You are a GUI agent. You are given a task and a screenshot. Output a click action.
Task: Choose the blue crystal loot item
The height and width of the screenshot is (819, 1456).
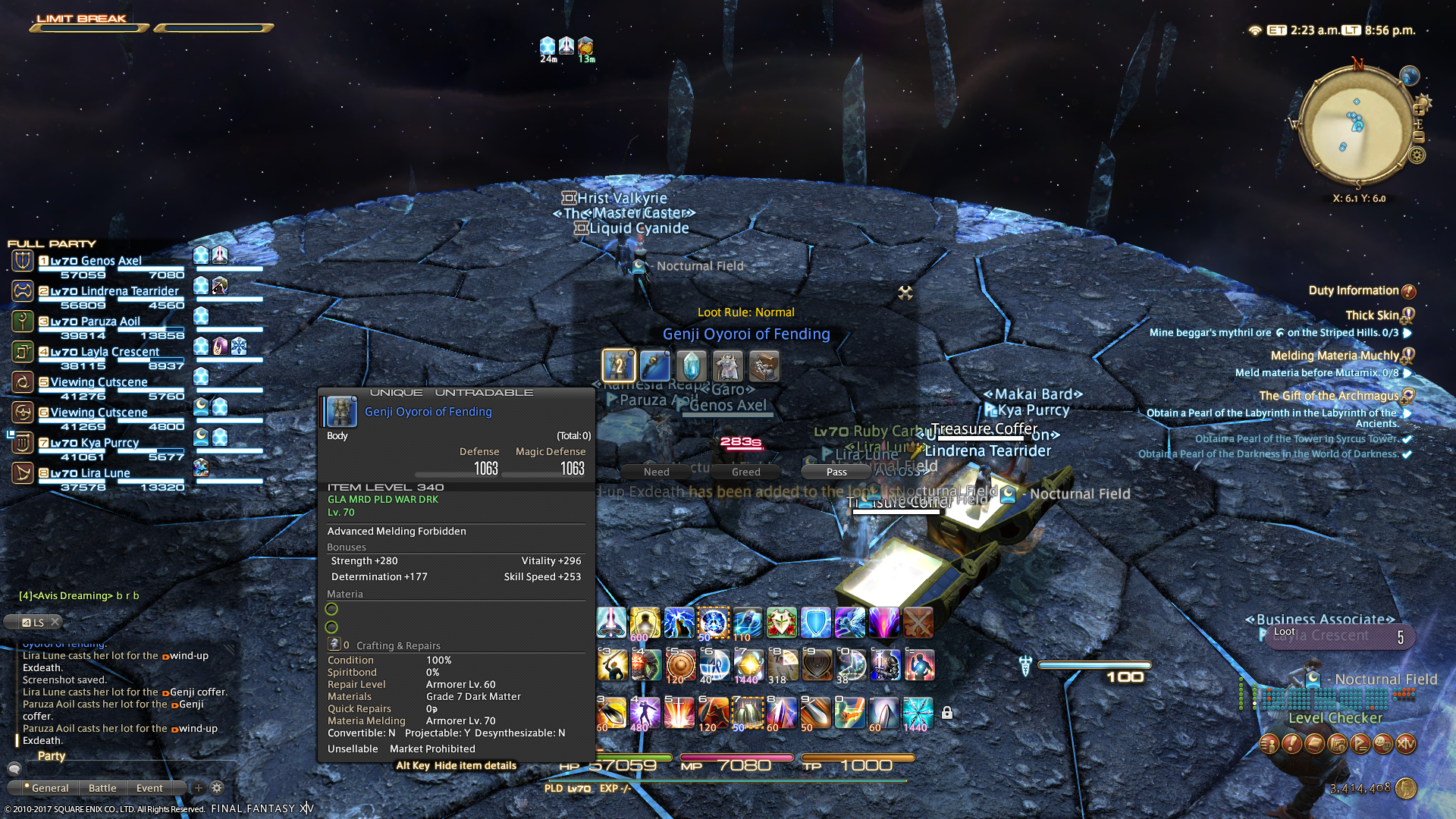tap(691, 366)
